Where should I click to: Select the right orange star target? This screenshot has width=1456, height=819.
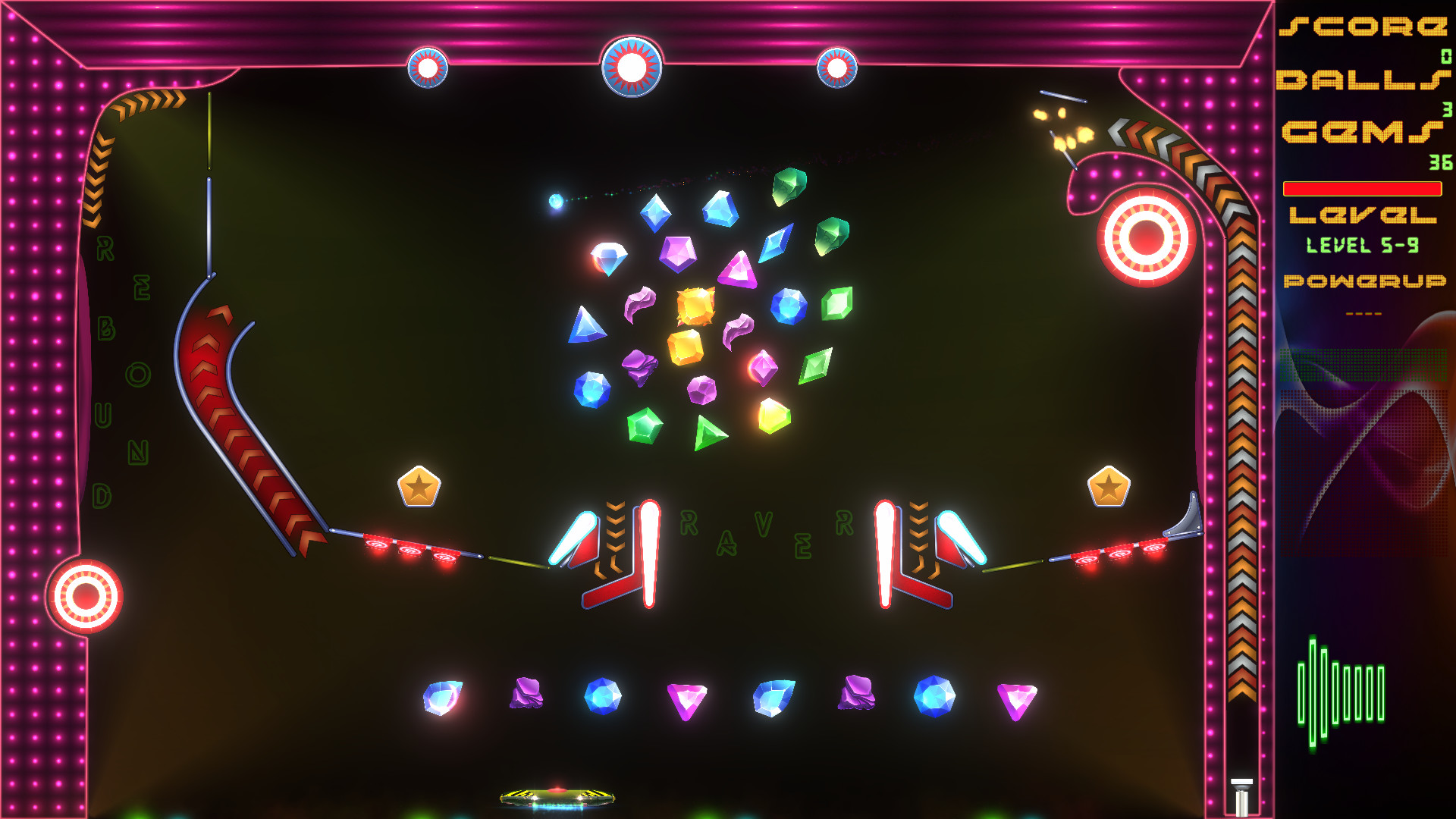[1109, 485]
